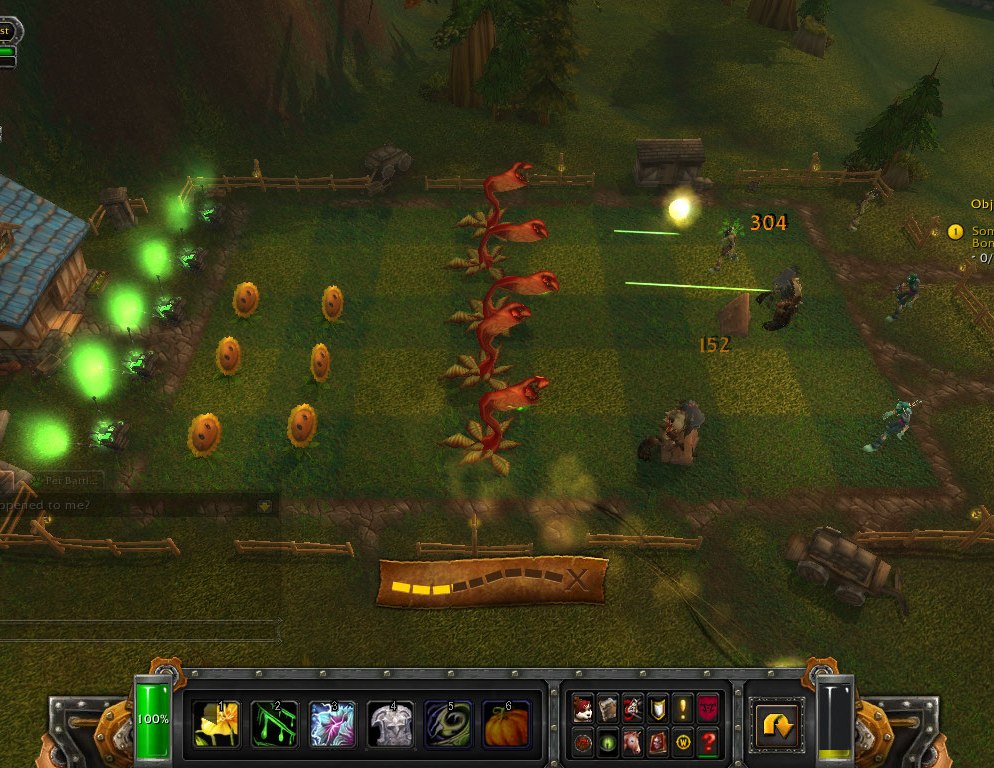
Task: Click the yellow quest objective tracker icon
Action: tap(955, 232)
